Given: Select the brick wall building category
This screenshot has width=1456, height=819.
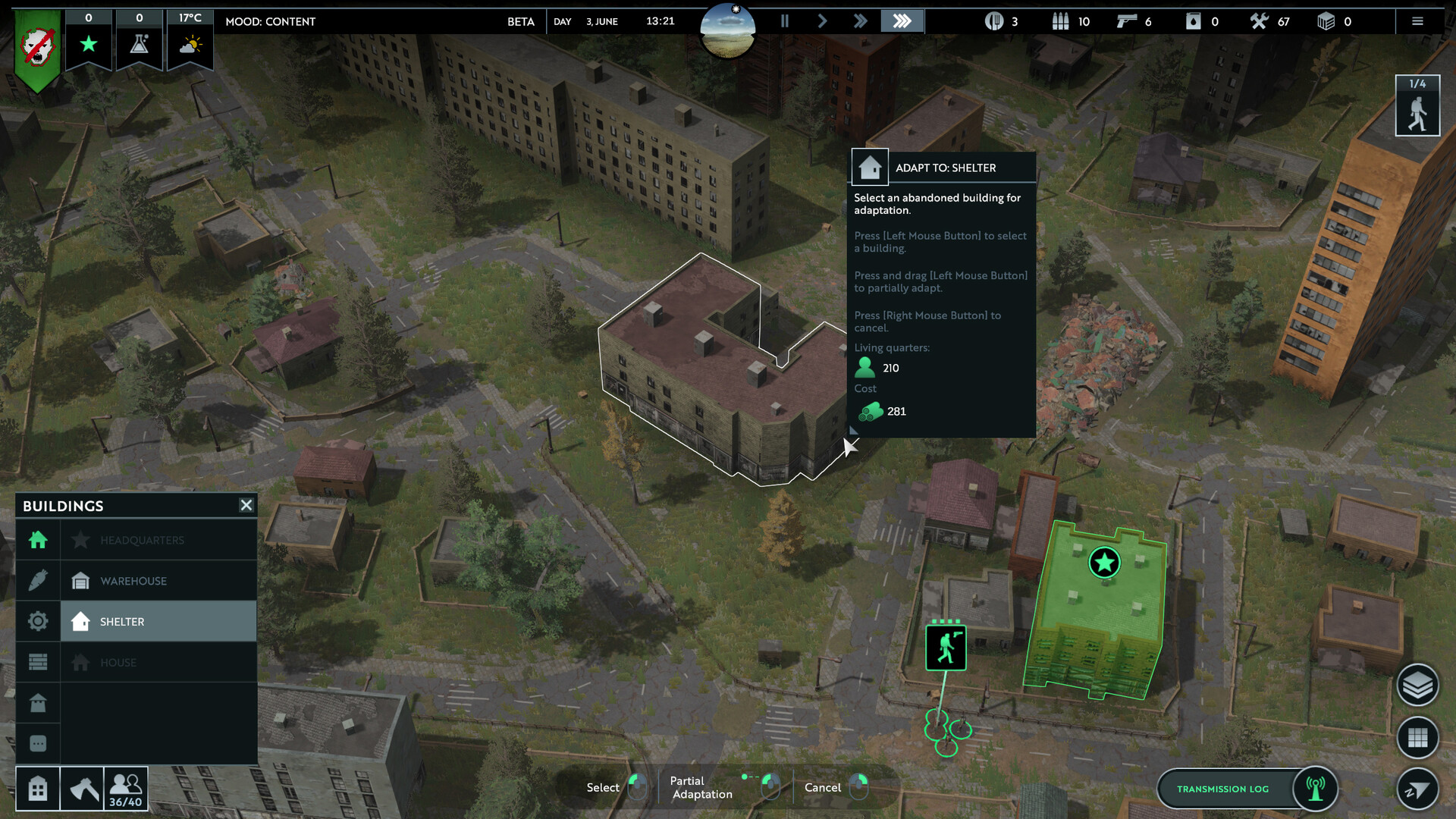Looking at the screenshot, I should [38, 661].
